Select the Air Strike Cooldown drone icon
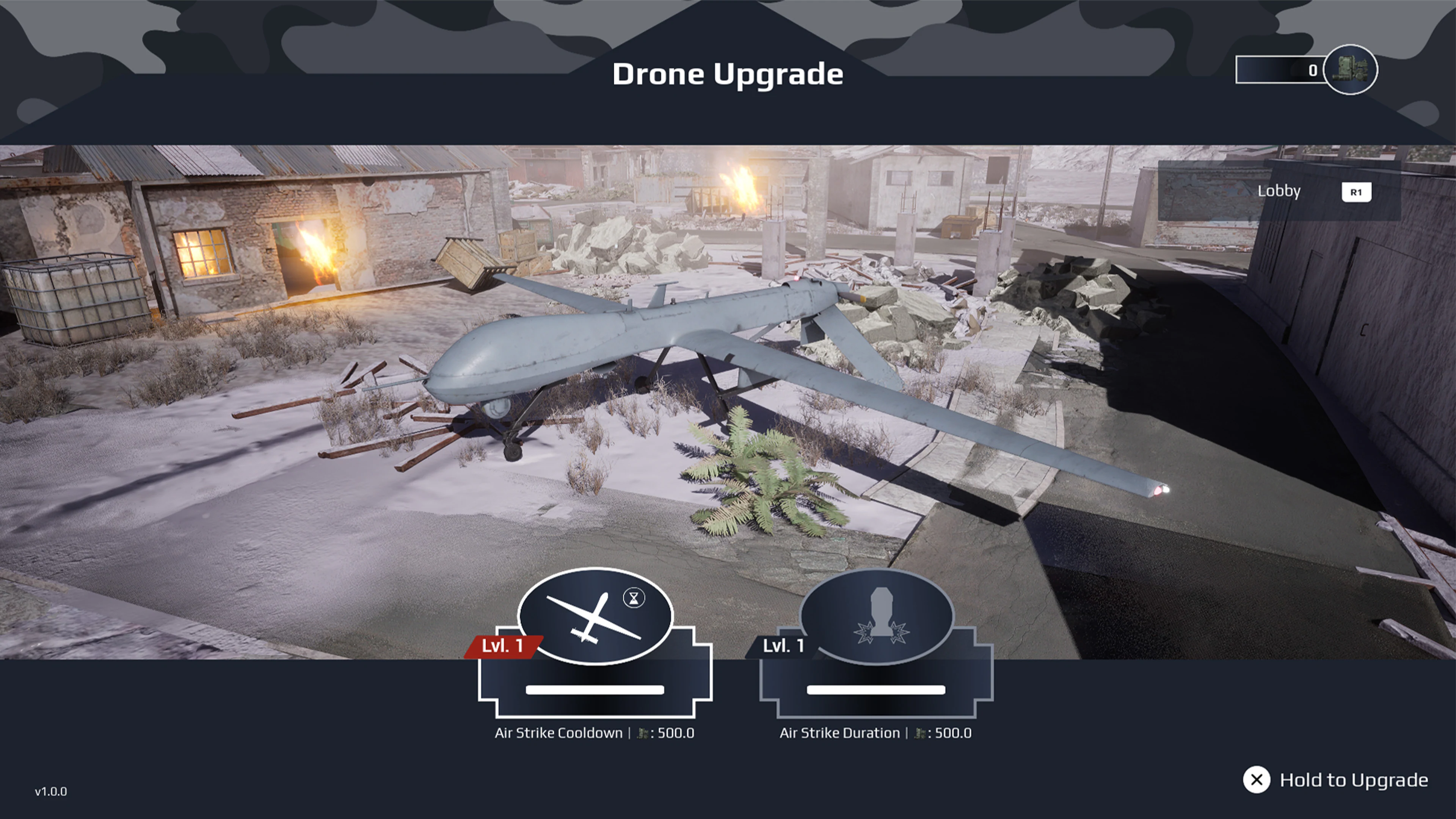 pyautogui.click(x=595, y=618)
